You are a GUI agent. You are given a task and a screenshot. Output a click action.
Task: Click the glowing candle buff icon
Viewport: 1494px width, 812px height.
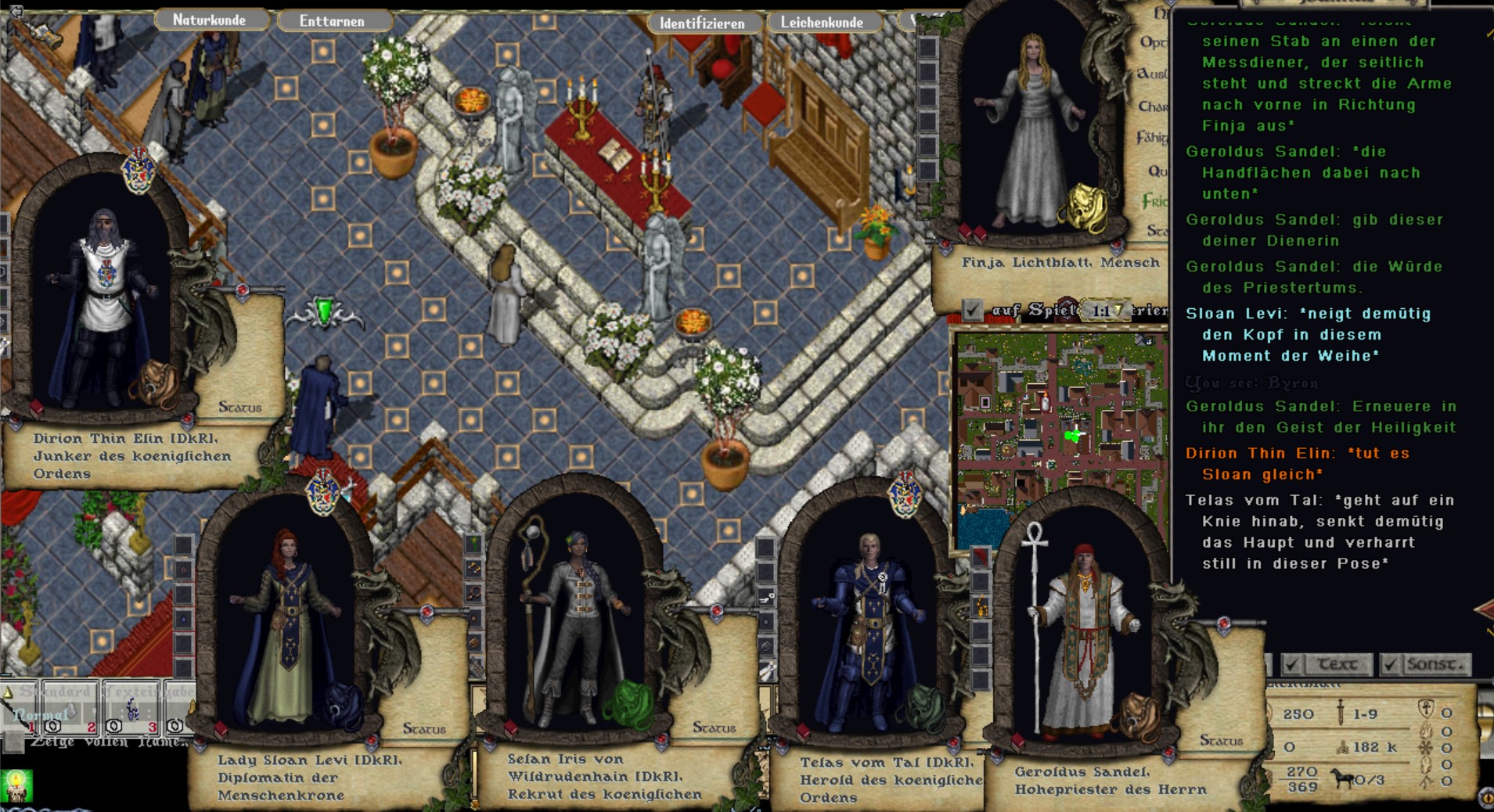coord(17,785)
